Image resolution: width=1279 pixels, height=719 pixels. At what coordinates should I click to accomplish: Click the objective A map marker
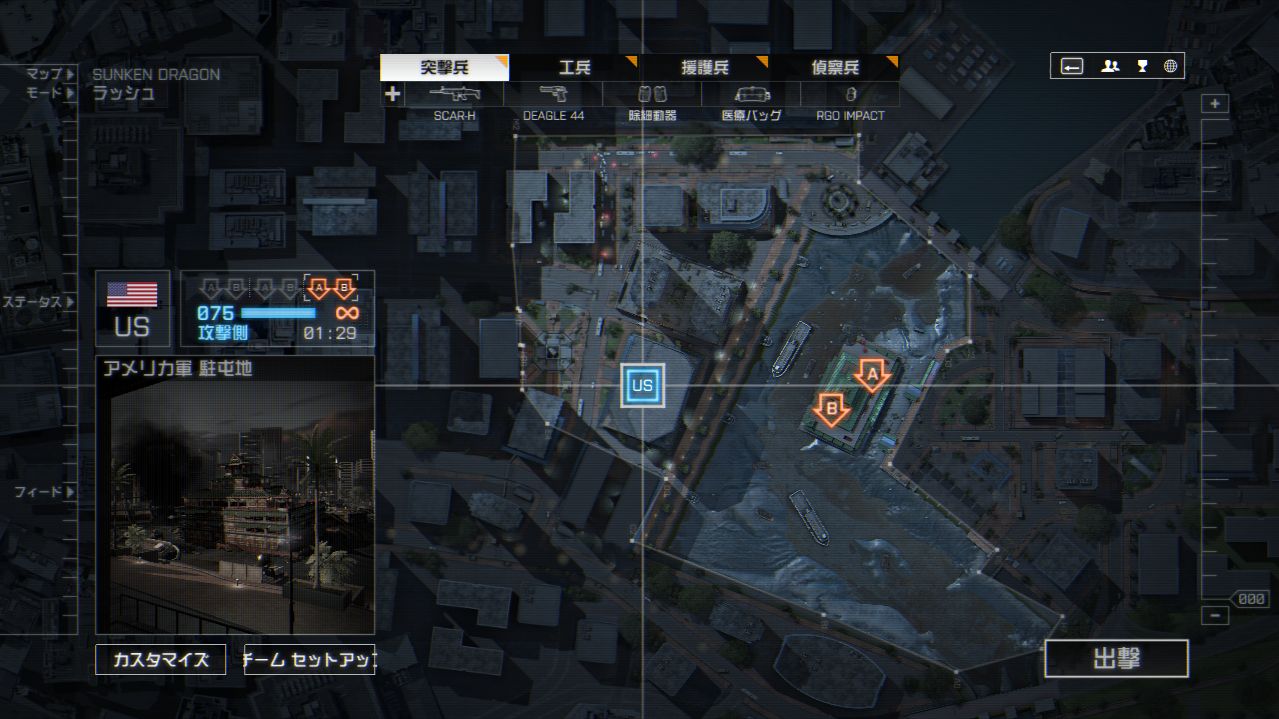[871, 375]
